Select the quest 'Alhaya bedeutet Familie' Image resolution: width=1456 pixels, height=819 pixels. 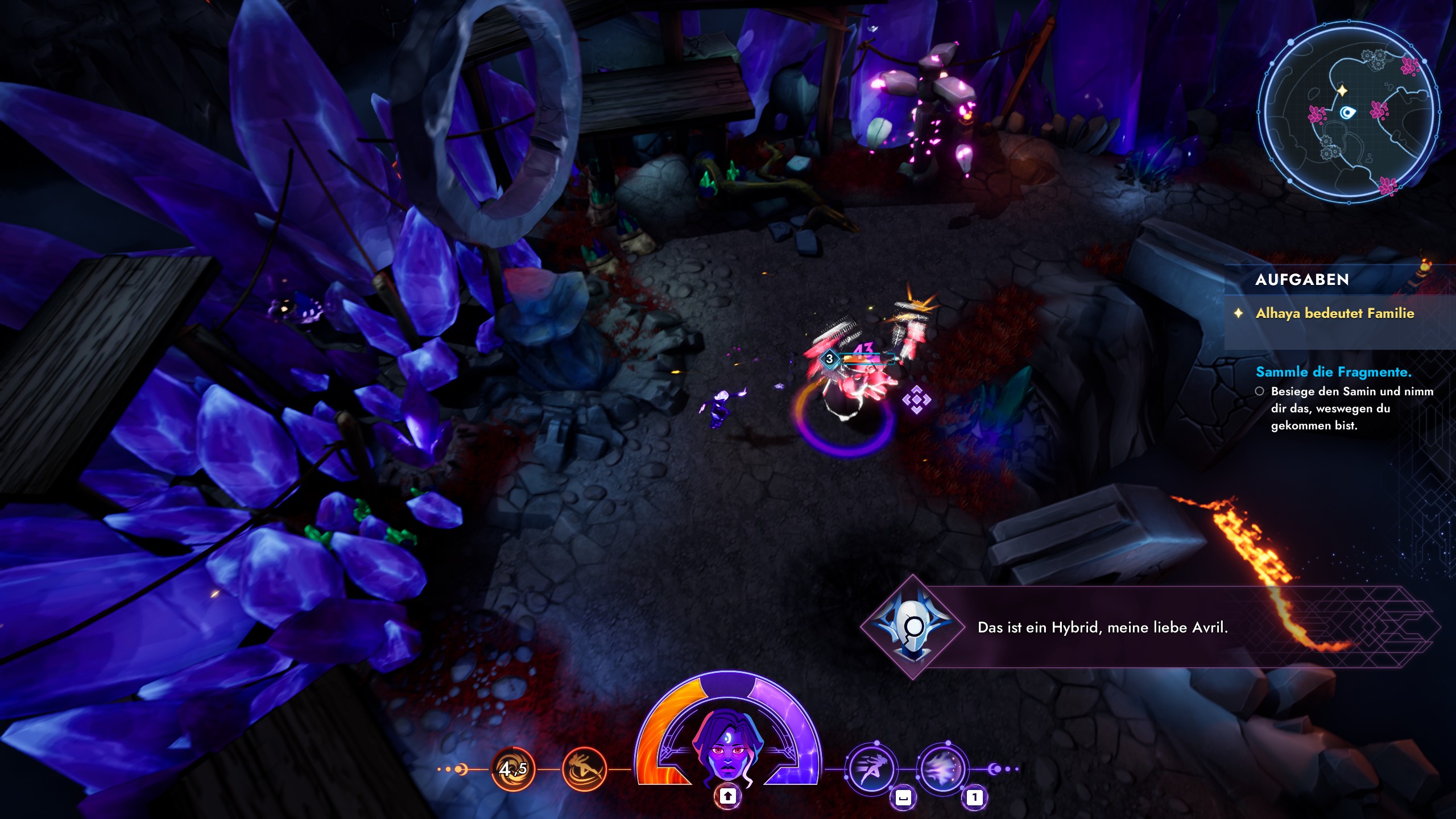(x=1334, y=313)
